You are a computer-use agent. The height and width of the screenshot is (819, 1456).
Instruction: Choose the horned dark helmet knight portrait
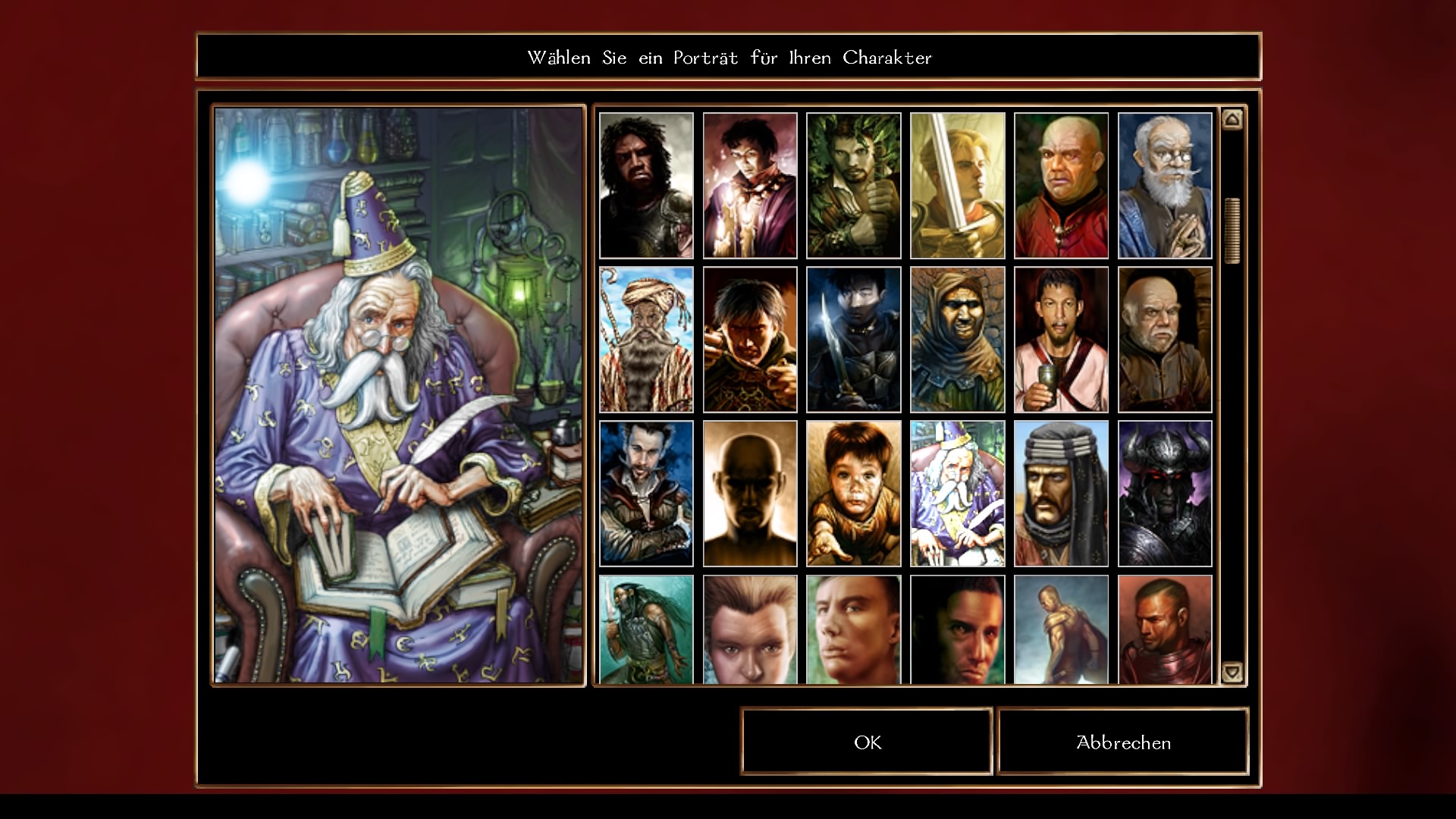(x=1165, y=494)
